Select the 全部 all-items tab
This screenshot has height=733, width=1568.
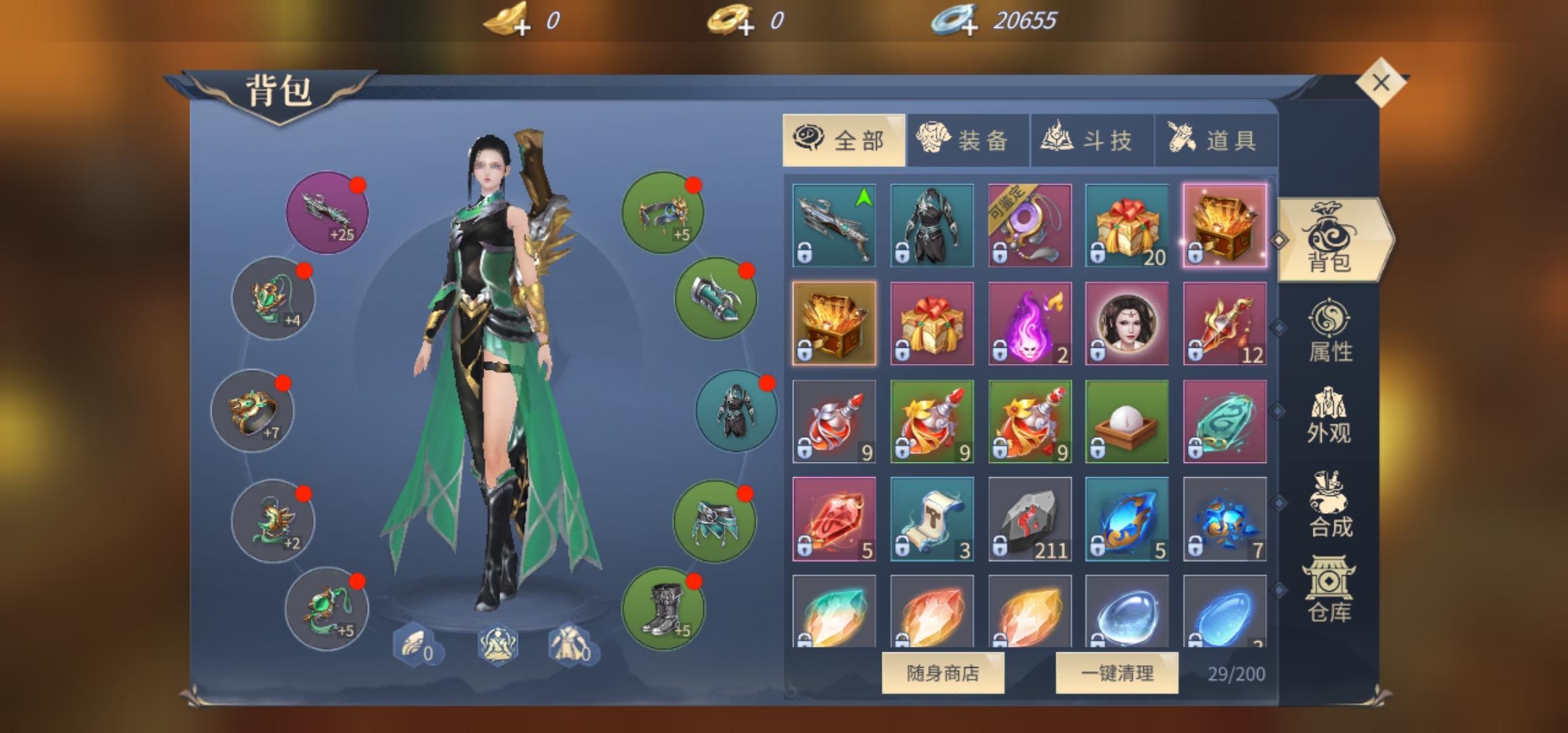click(x=843, y=140)
